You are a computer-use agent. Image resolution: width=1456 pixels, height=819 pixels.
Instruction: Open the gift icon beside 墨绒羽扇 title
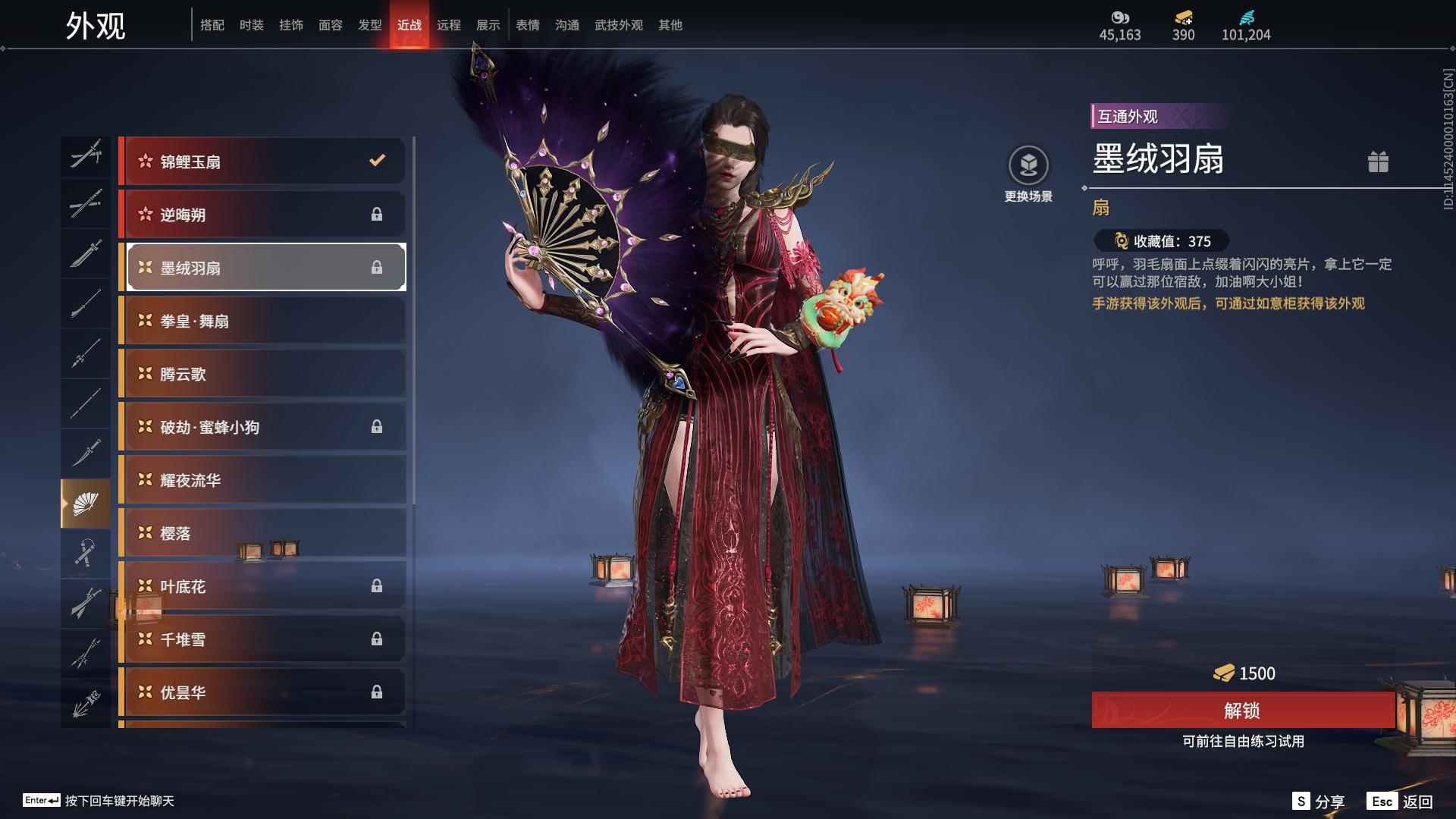(x=1379, y=162)
